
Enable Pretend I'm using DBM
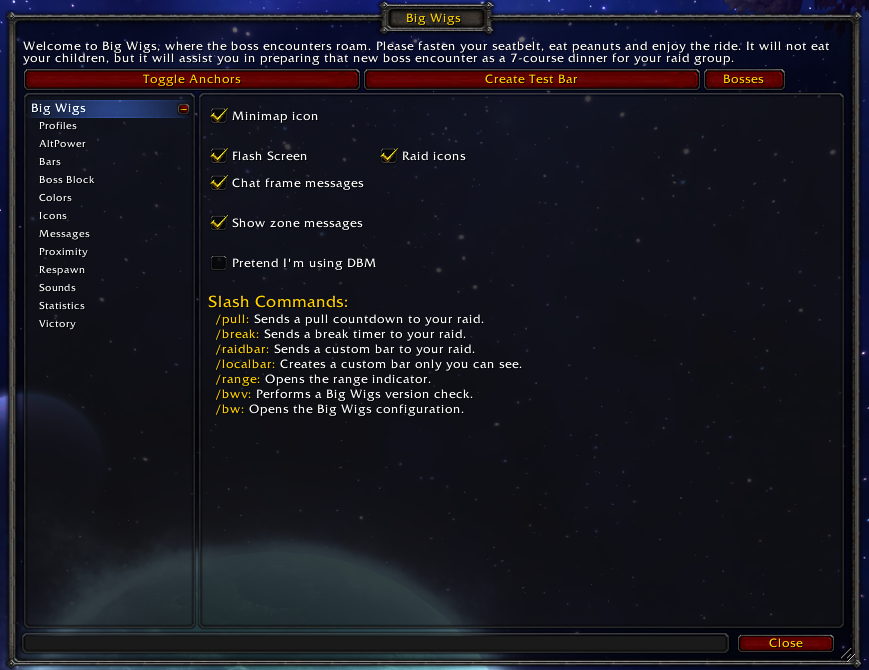[x=219, y=263]
